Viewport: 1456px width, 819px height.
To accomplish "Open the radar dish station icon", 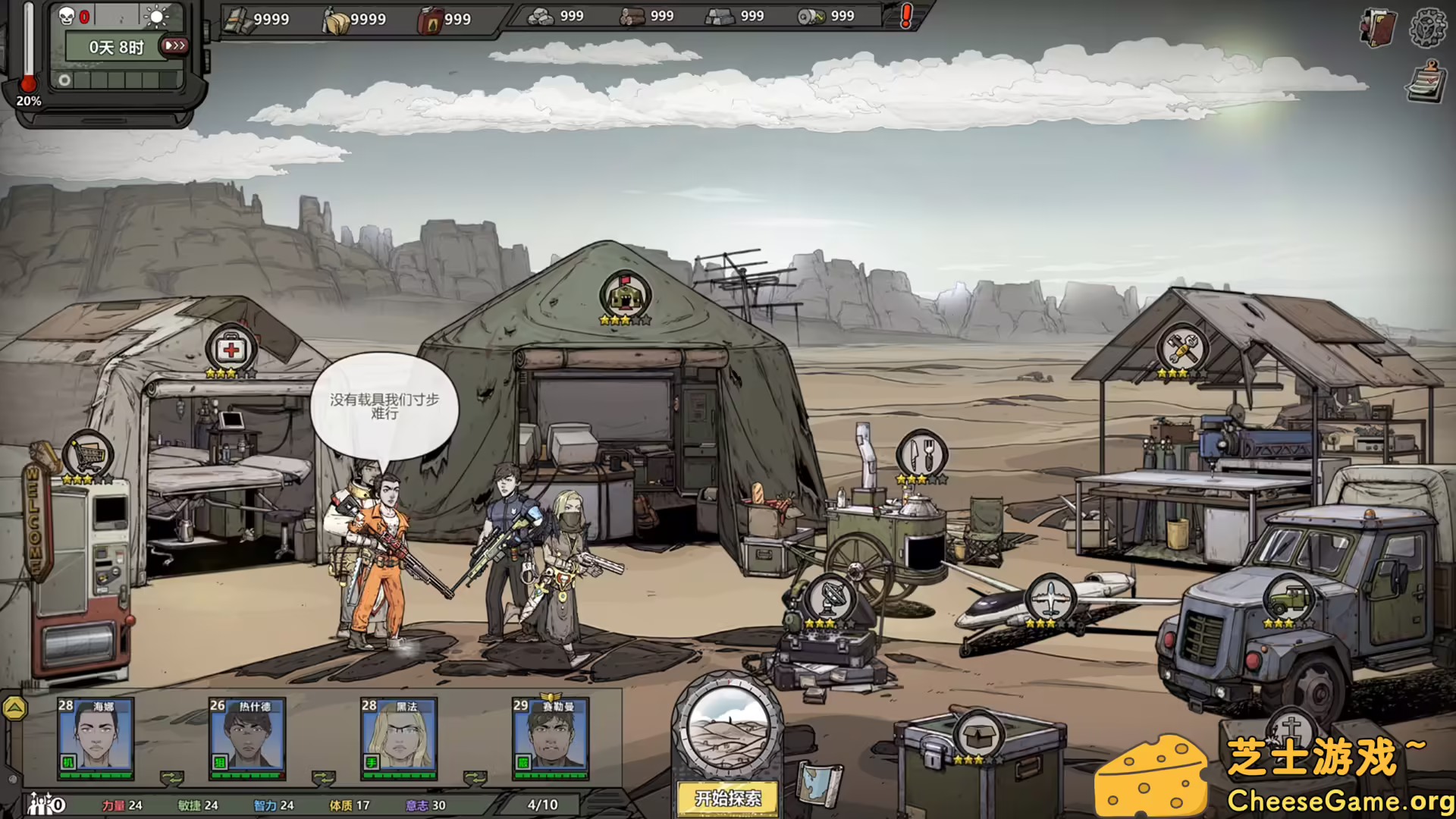I will pos(830,598).
